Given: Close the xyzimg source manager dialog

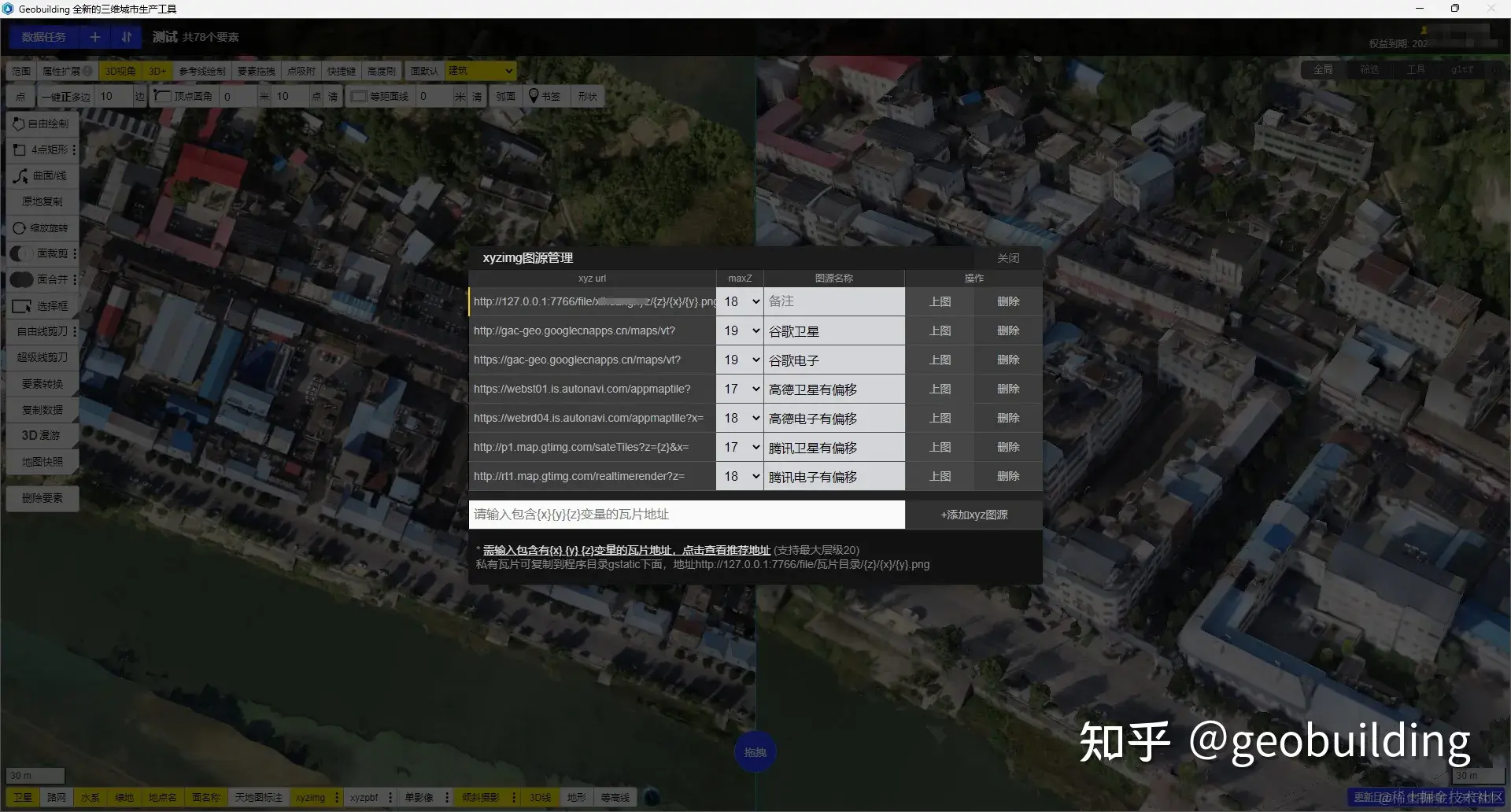Looking at the screenshot, I should [1007, 258].
